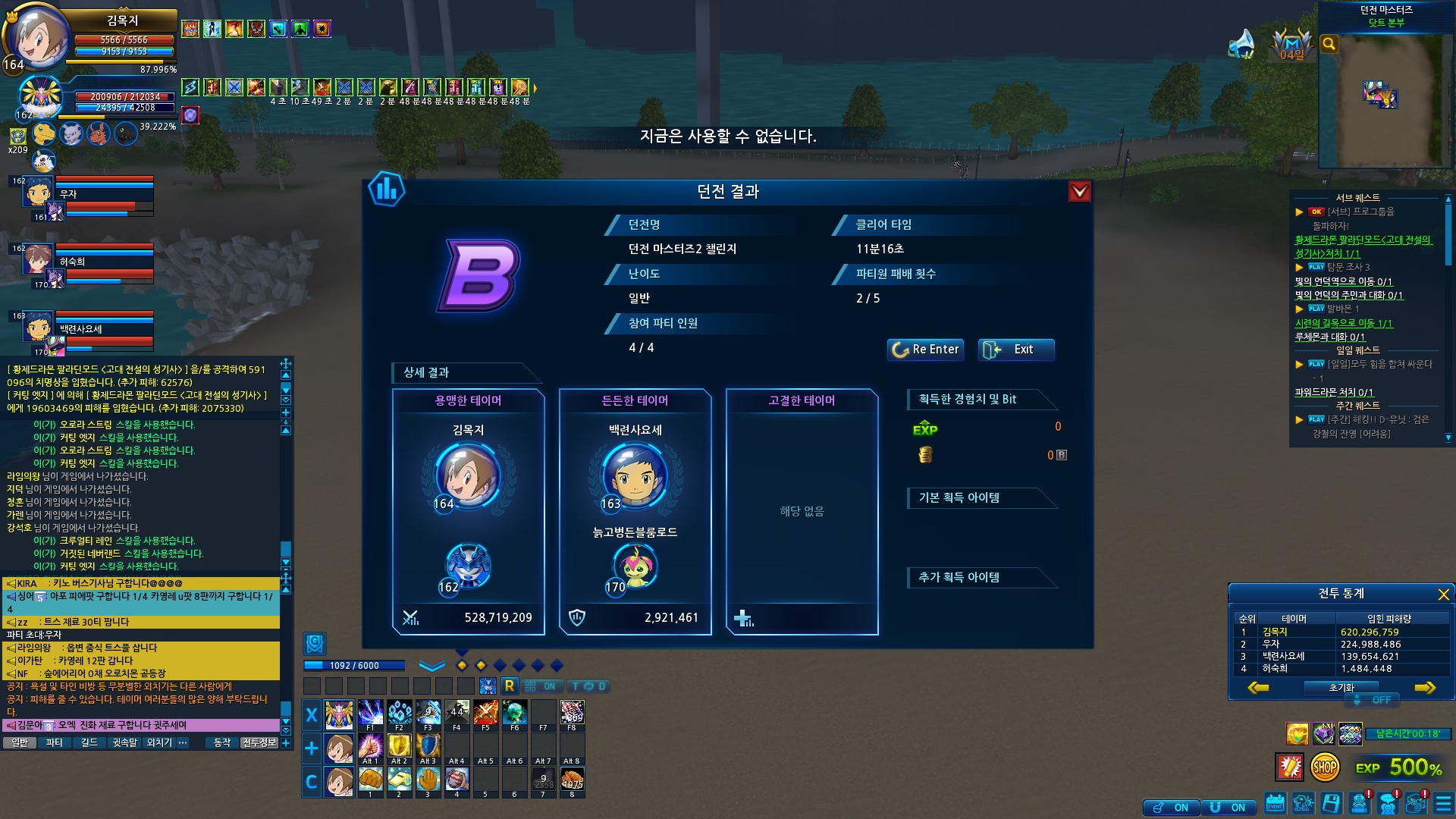
Task: Close the dungeon result window
Action: [x=1079, y=191]
